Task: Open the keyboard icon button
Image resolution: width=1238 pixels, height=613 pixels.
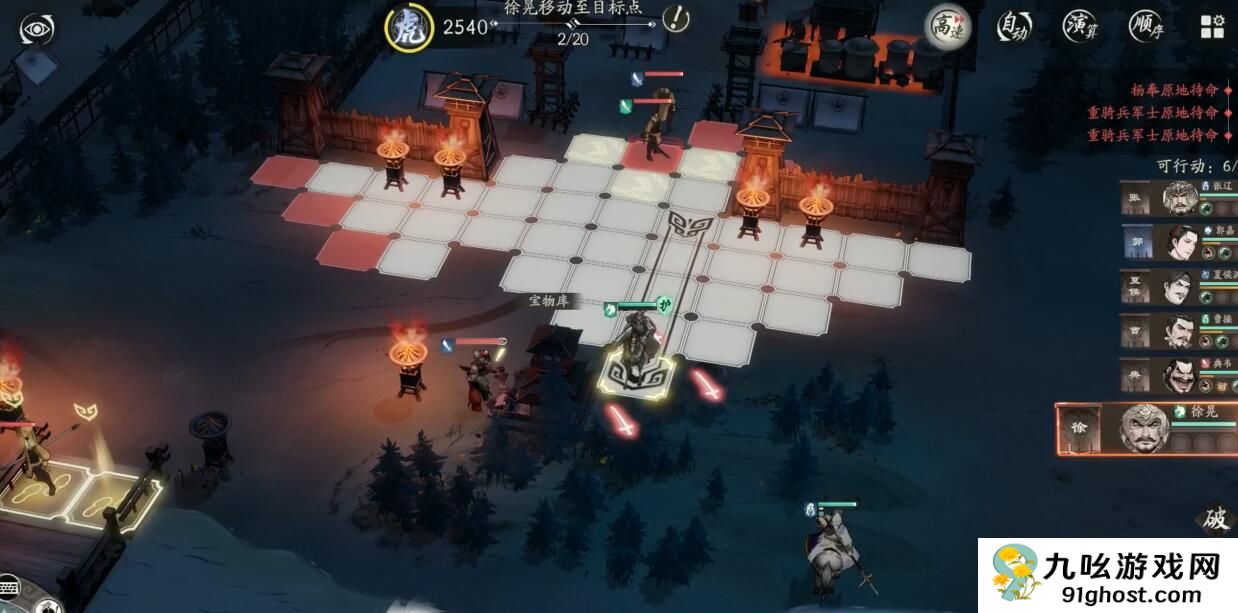Action: 8,587
